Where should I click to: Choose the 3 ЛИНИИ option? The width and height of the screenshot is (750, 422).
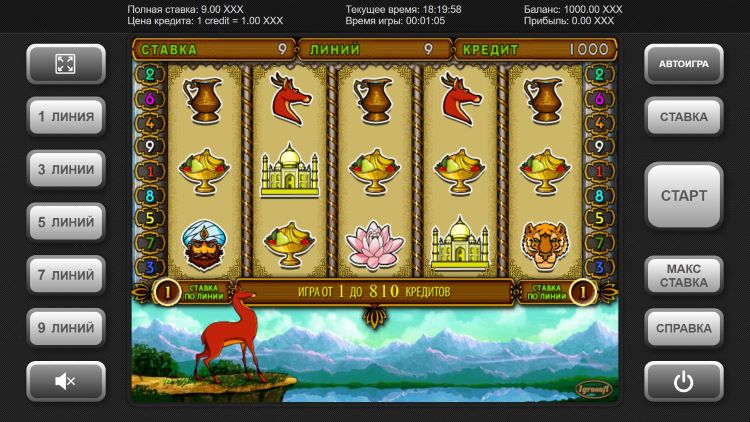(66, 170)
